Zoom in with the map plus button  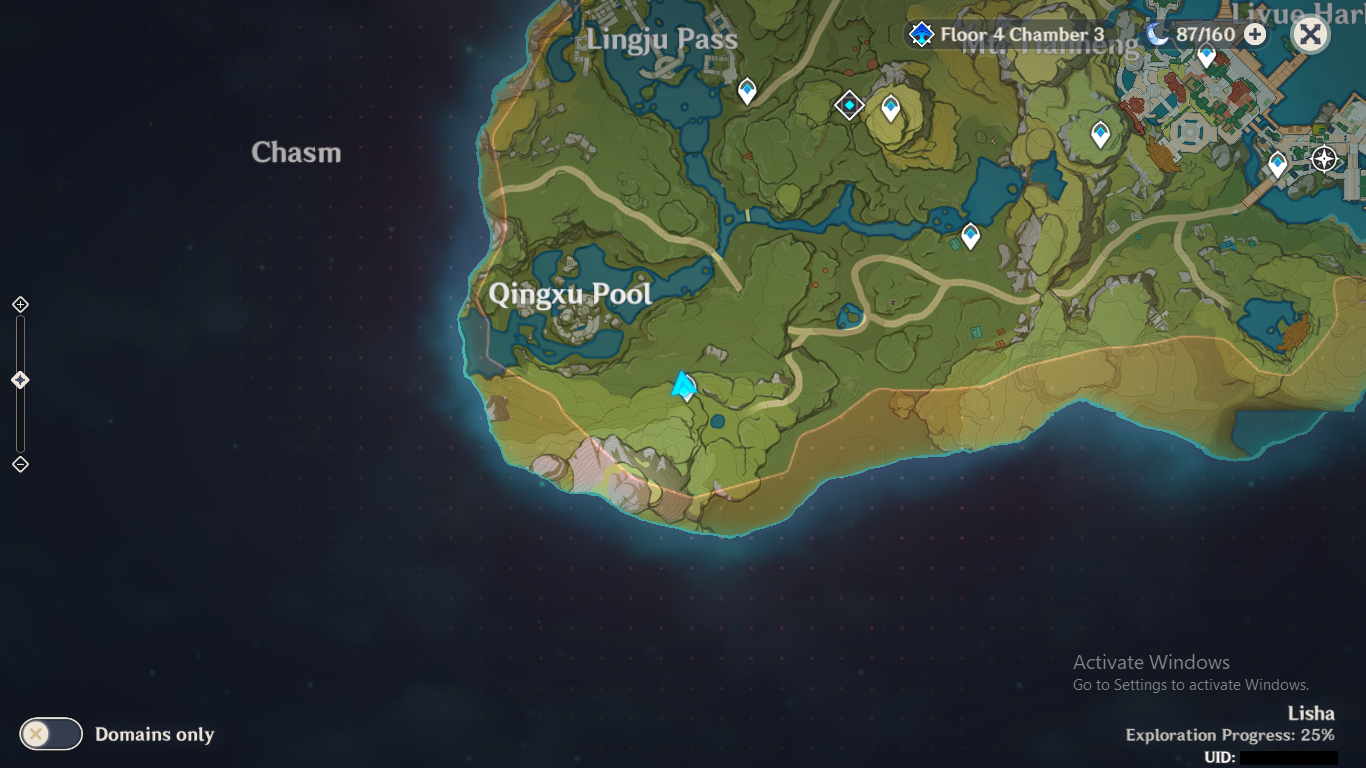point(20,304)
